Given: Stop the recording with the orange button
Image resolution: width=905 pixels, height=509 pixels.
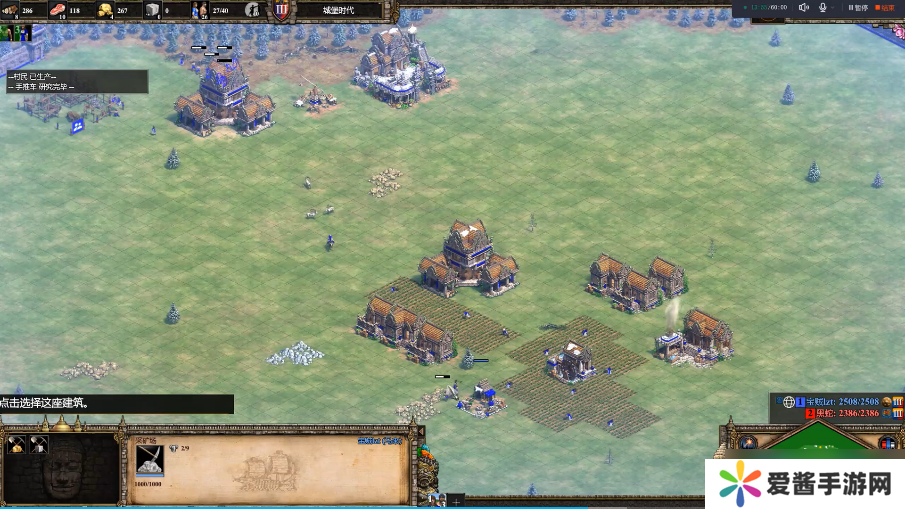Looking at the screenshot, I should 883,7.
